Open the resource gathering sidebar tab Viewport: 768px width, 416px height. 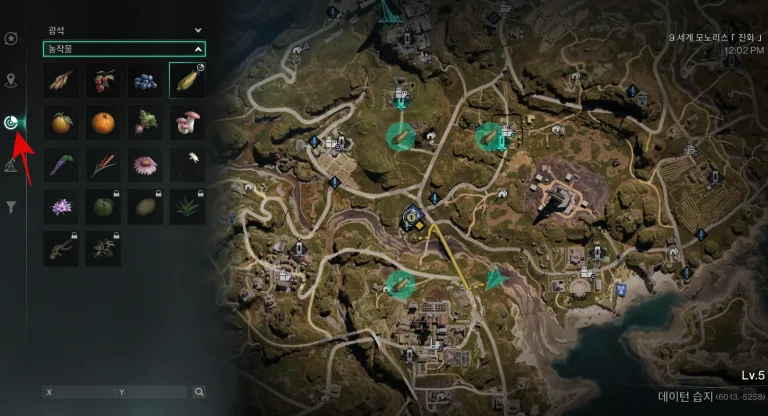coord(11,122)
